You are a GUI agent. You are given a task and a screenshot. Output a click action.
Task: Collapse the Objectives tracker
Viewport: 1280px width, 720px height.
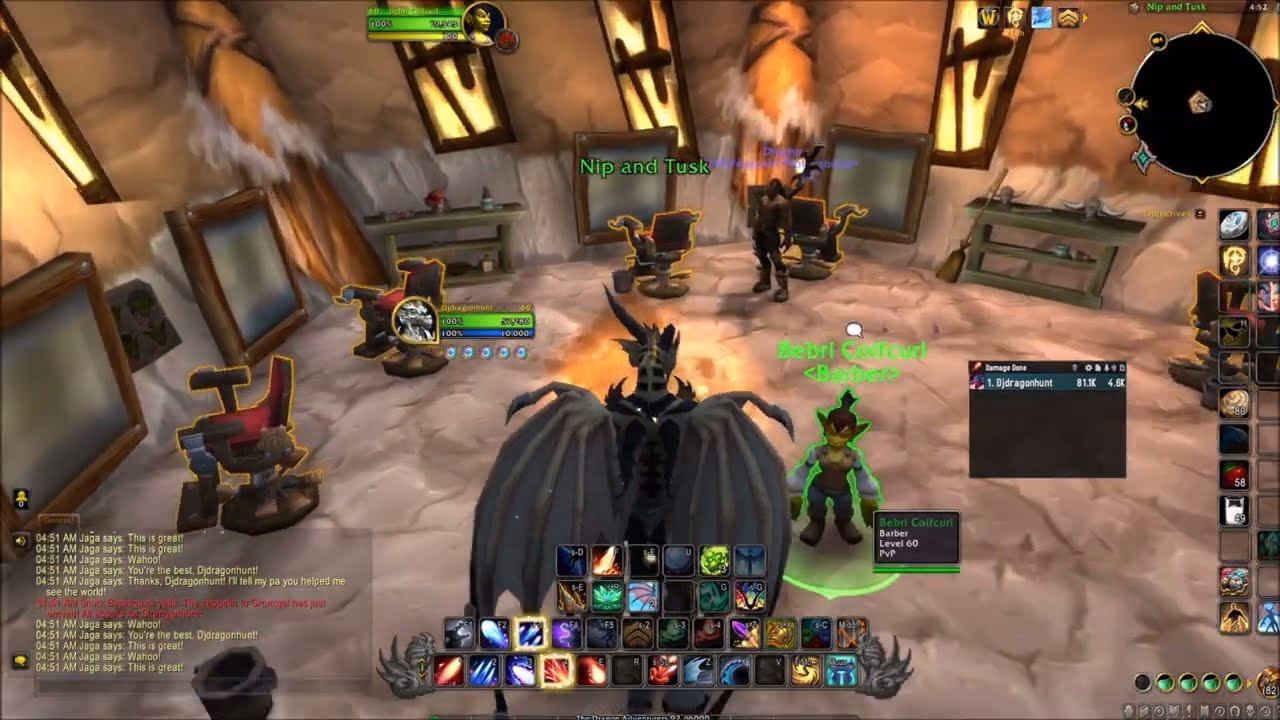click(1200, 213)
